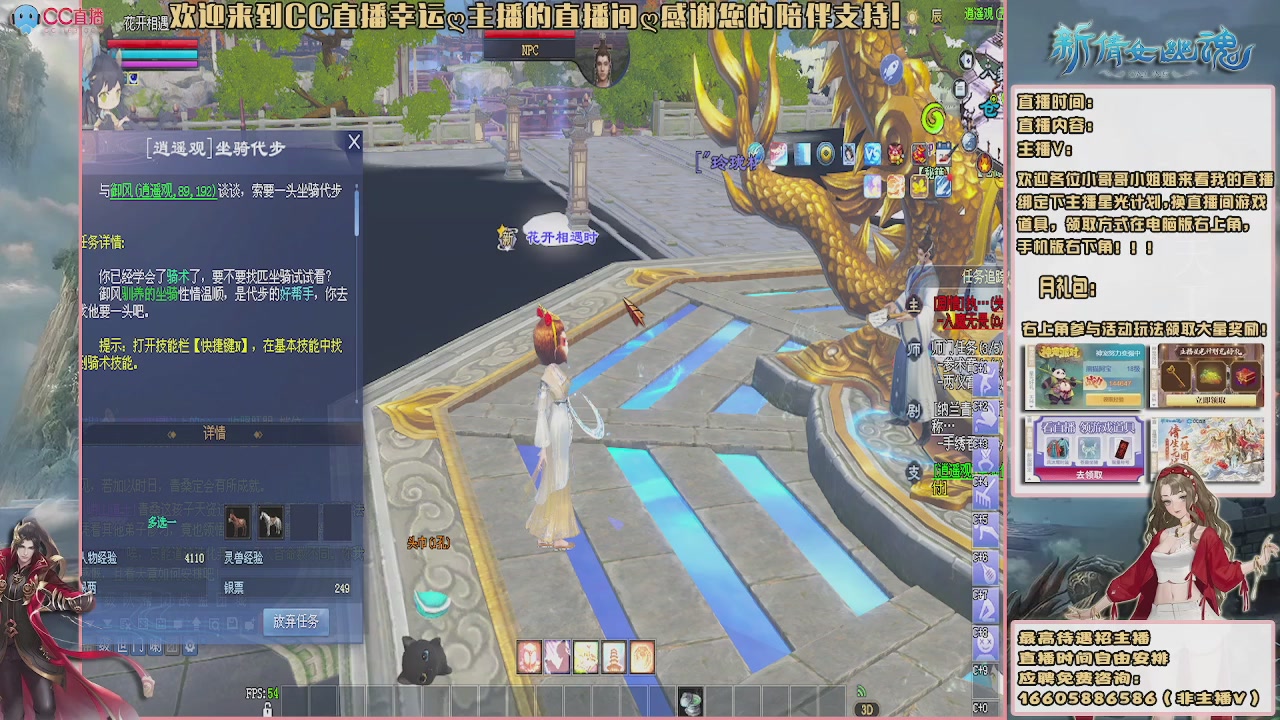Screen dimensions: 1280x720
Task: Open the treasure pig activity icon
Action: click(895, 155)
